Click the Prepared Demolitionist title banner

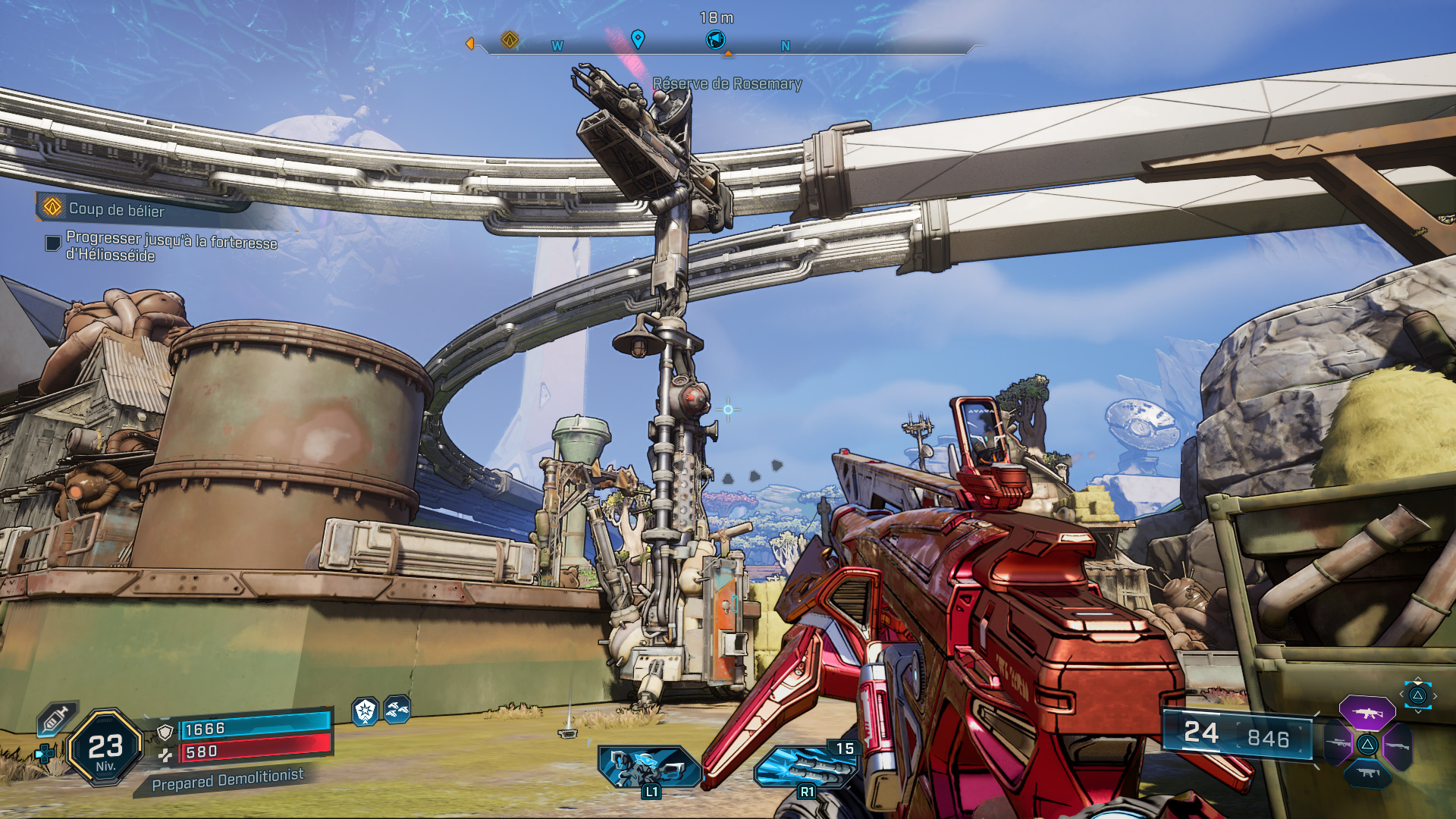click(227, 780)
